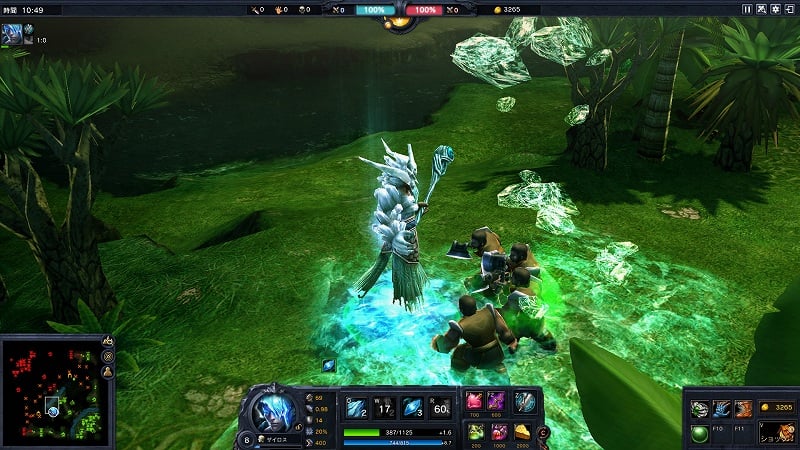Click the exit game icon
Image resolution: width=800 pixels, height=450 pixels.
pyautogui.click(x=789, y=9)
